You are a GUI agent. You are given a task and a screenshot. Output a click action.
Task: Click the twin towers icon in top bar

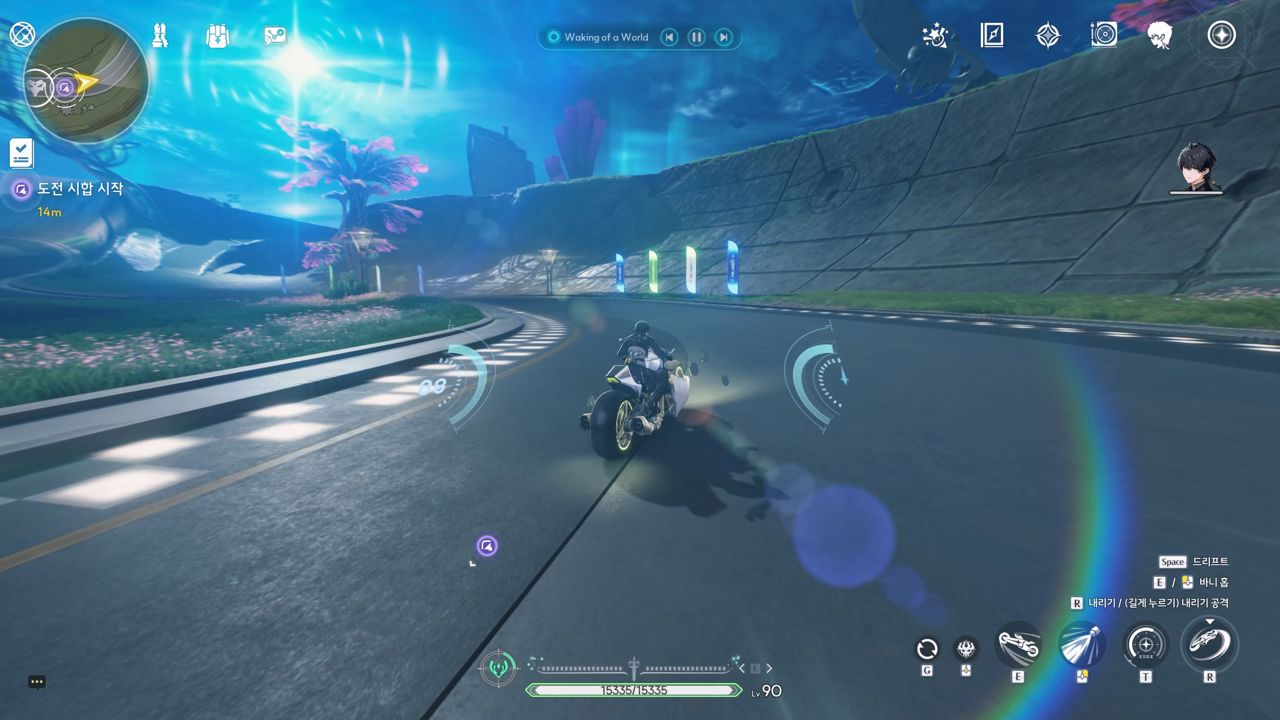coord(160,36)
